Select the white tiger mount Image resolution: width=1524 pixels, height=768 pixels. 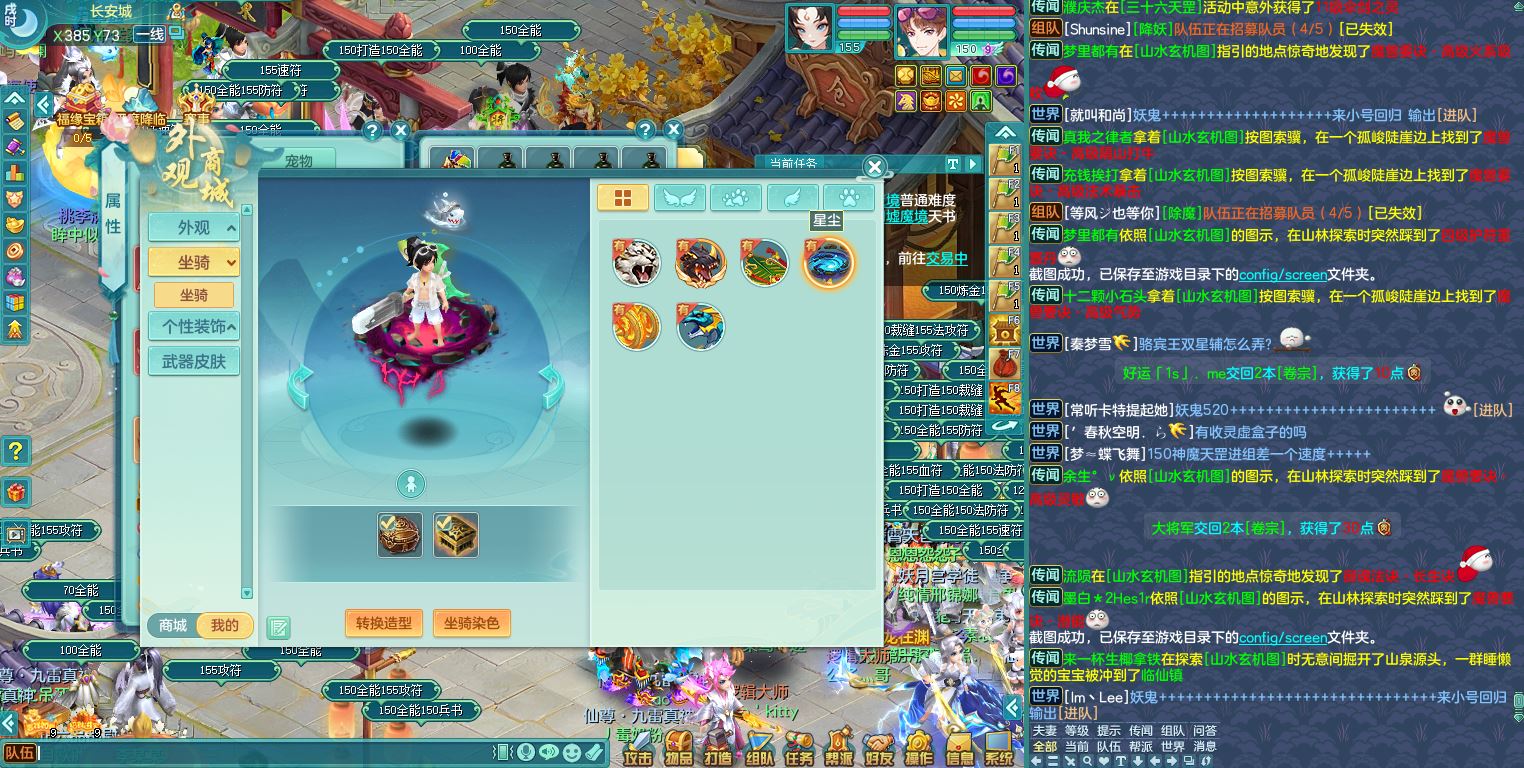click(636, 262)
